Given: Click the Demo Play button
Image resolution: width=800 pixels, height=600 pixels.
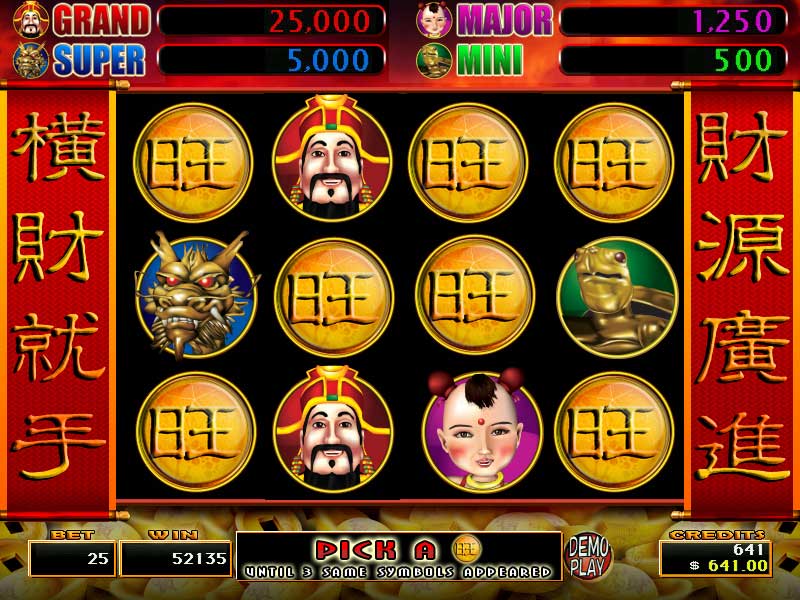Looking at the screenshot, I should 589,553.
